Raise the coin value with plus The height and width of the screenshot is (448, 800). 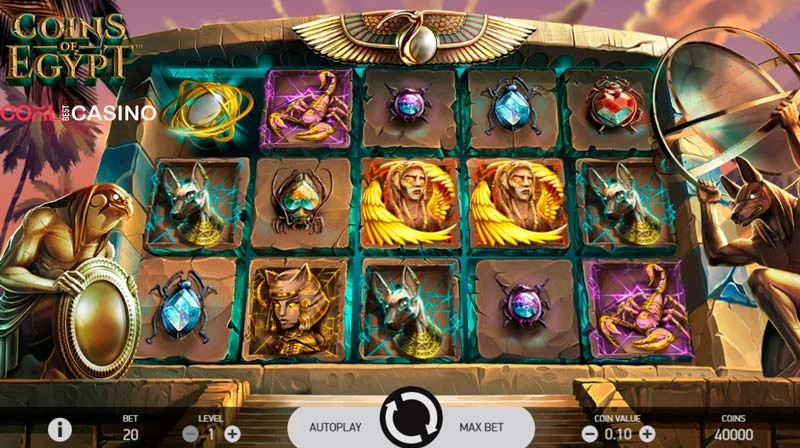pos(649,434)
